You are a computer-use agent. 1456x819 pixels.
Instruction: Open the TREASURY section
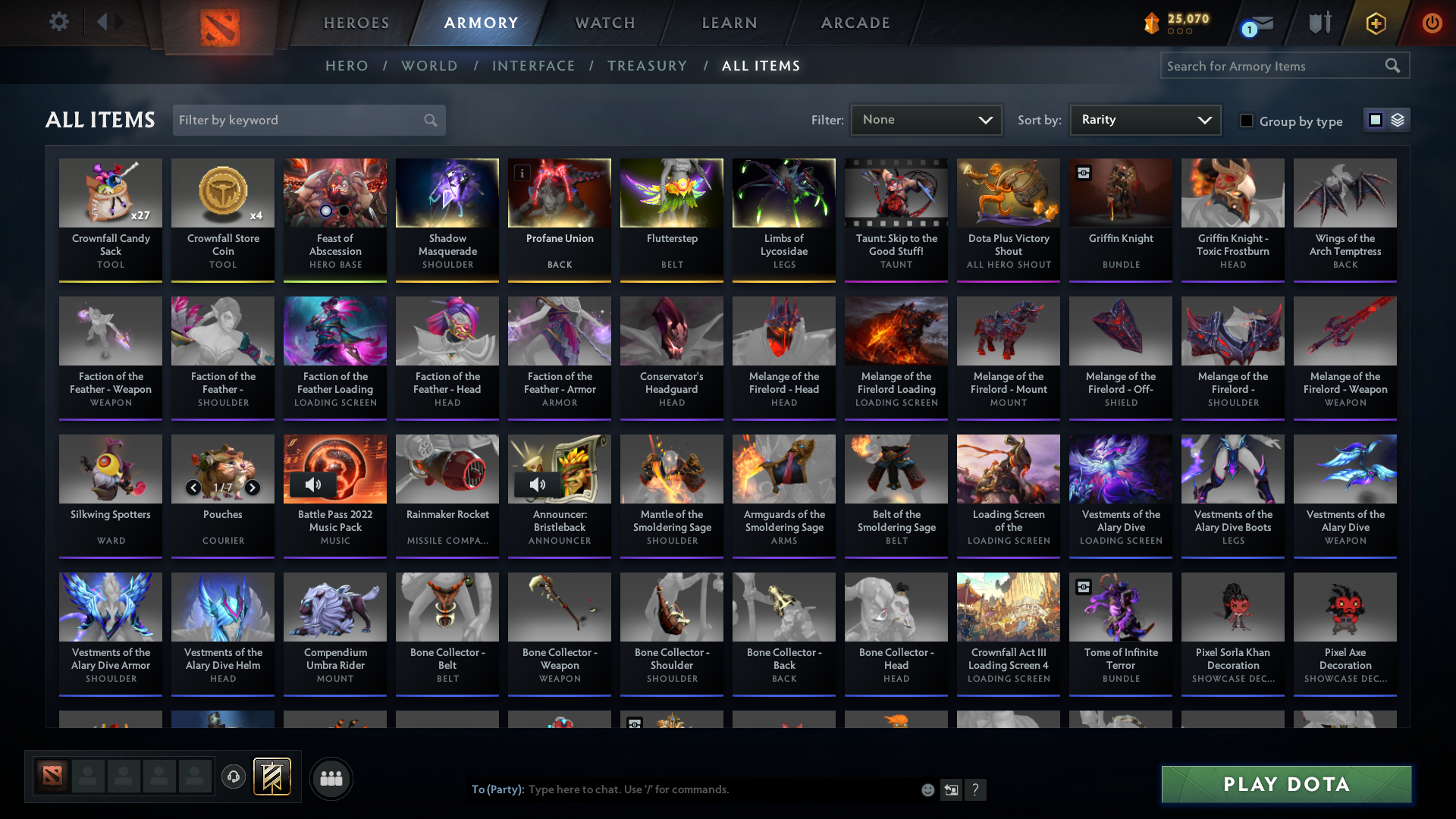tap(647, 66)
